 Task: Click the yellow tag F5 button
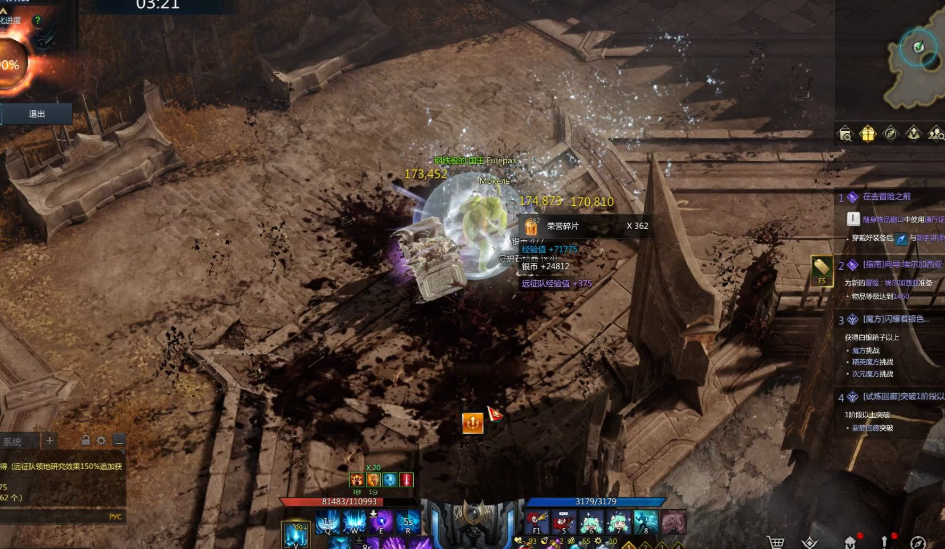(820, 268)
